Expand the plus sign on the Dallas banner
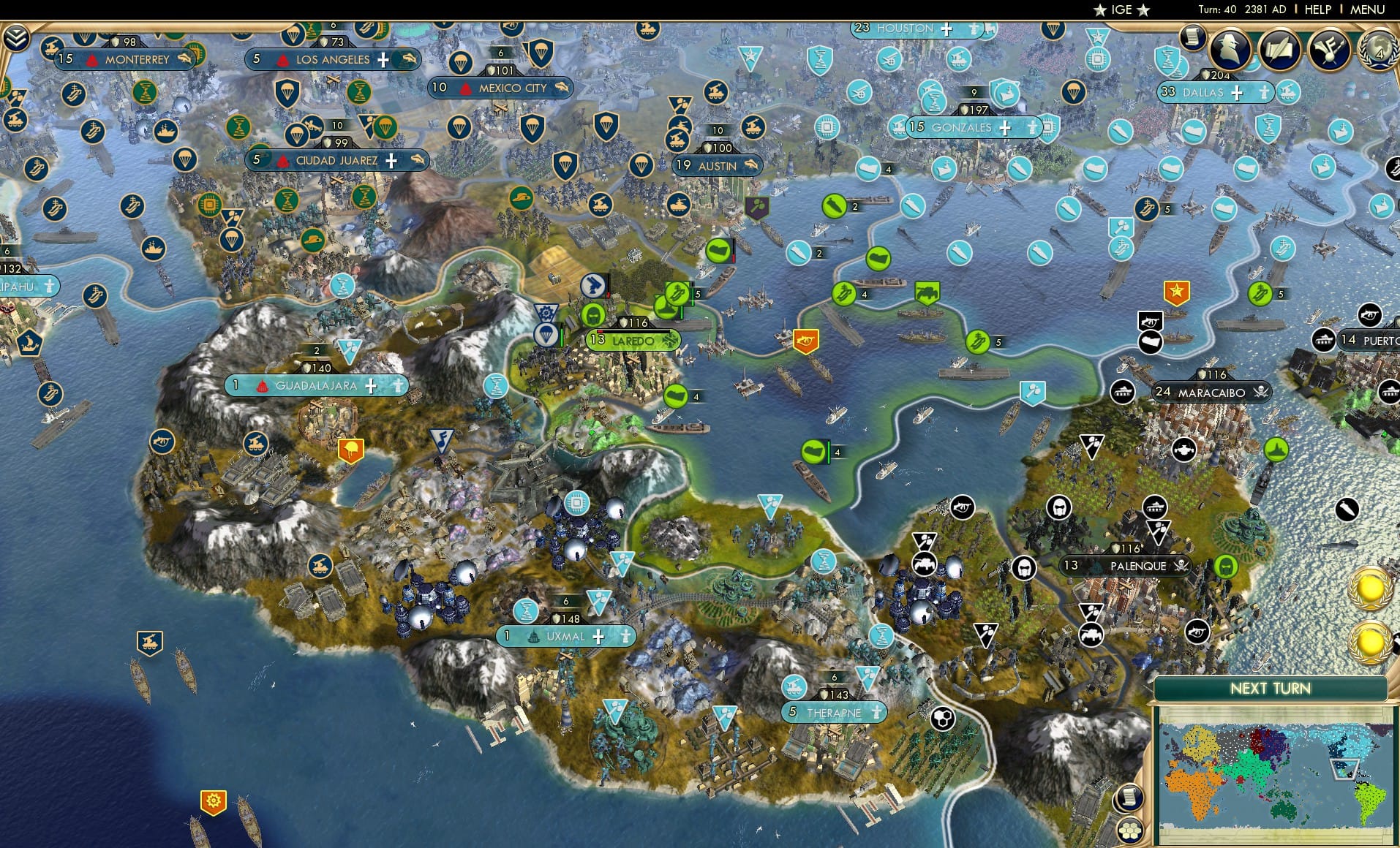 point(1236,93)
